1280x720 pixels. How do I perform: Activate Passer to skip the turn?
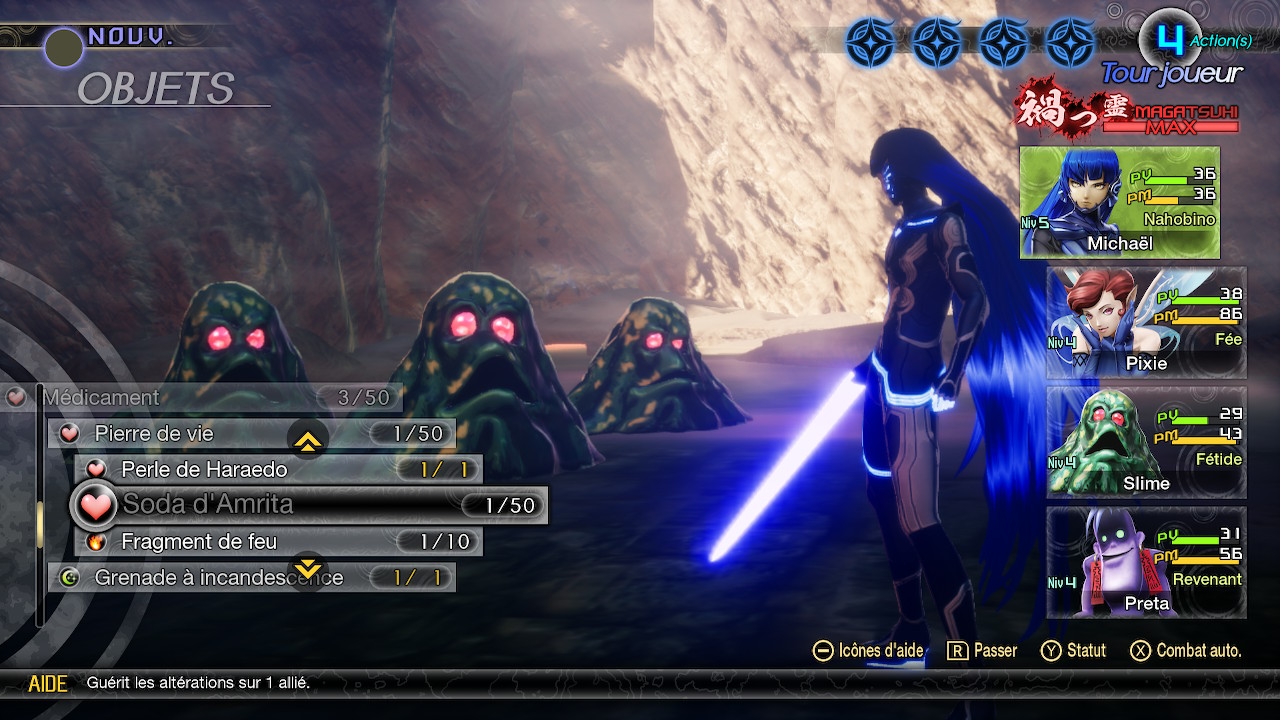pos(982,651)
